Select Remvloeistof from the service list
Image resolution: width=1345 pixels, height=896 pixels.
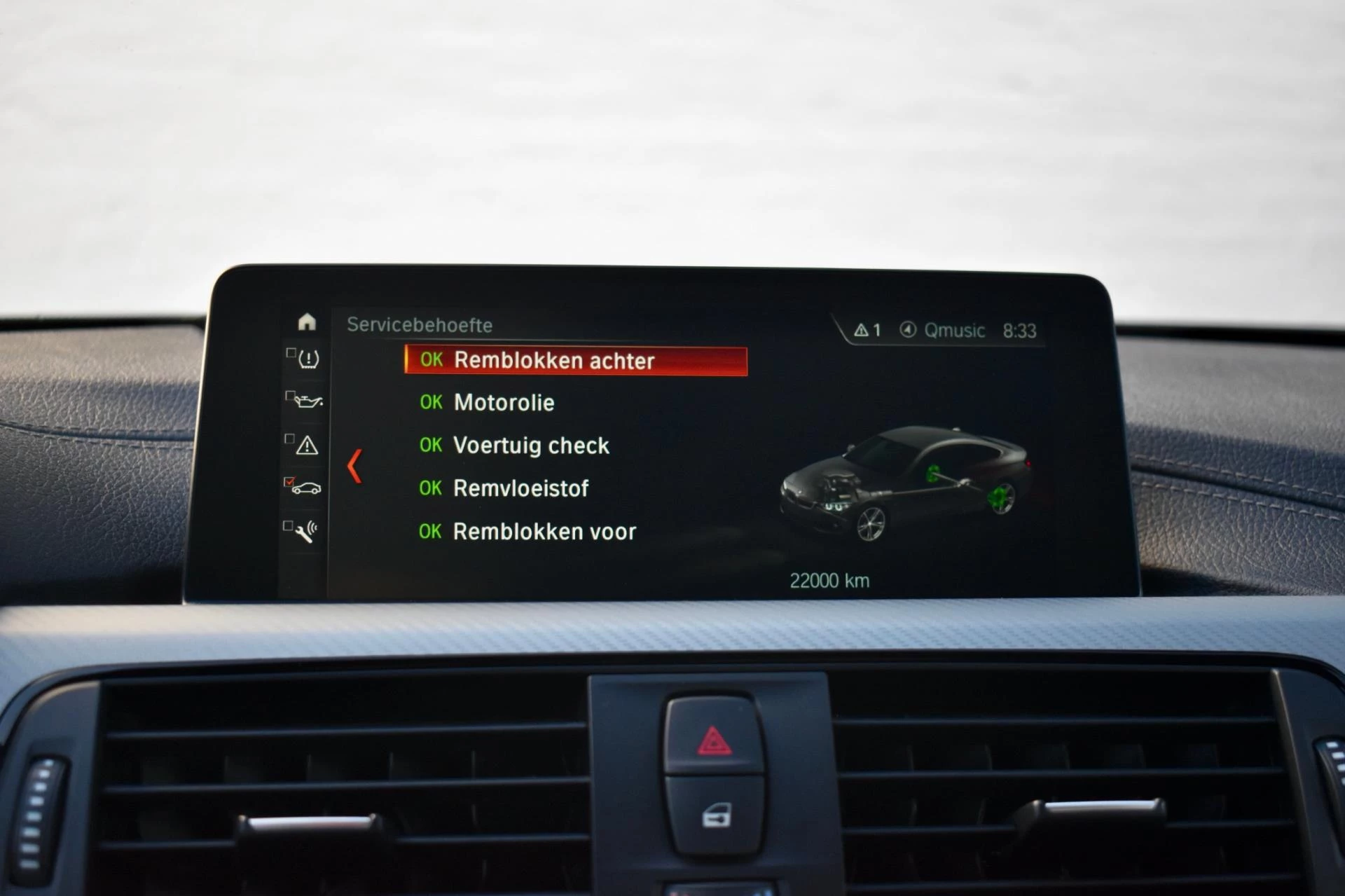tap(521, 488)
